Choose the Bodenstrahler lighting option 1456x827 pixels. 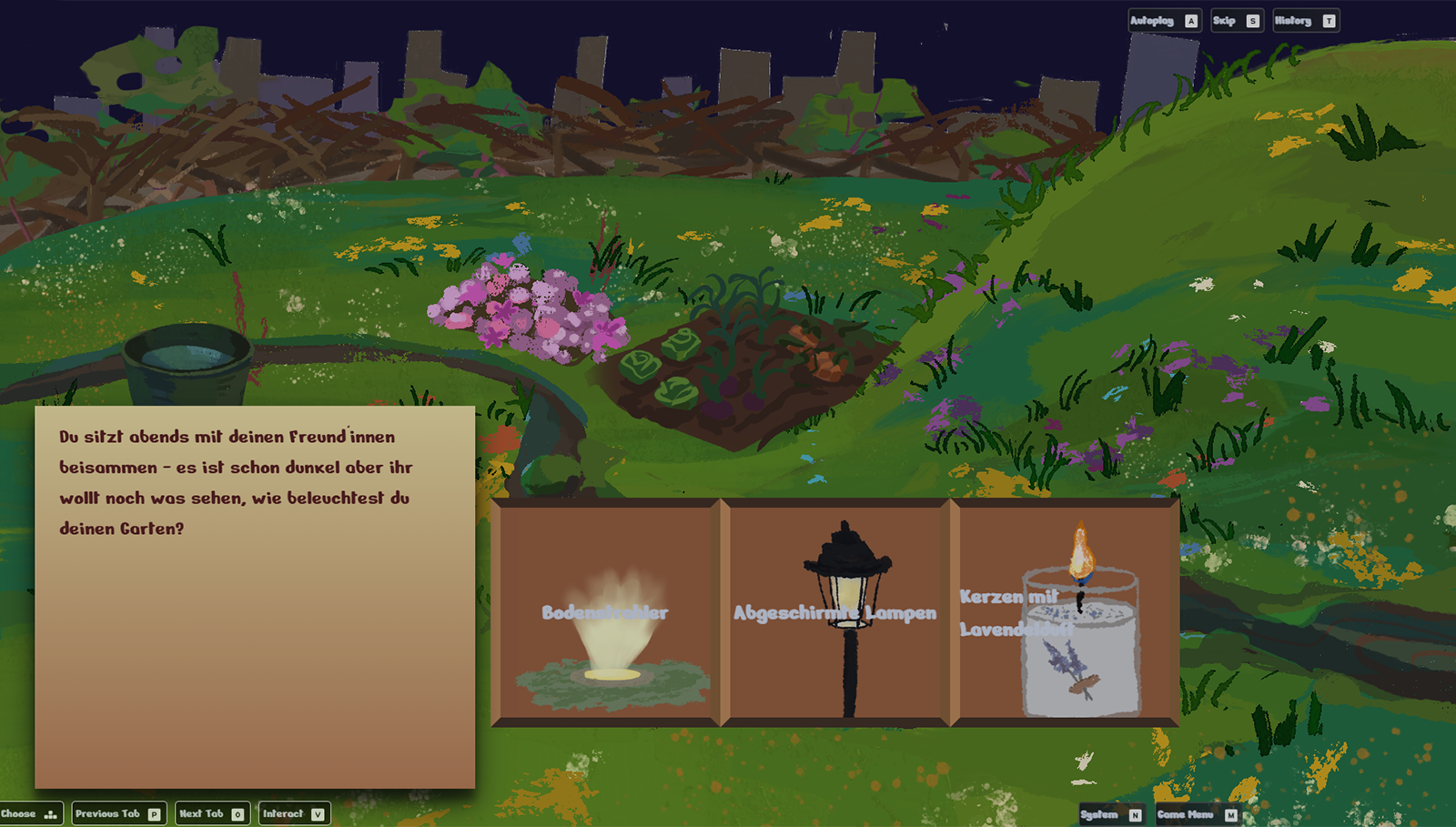point(605,612)
